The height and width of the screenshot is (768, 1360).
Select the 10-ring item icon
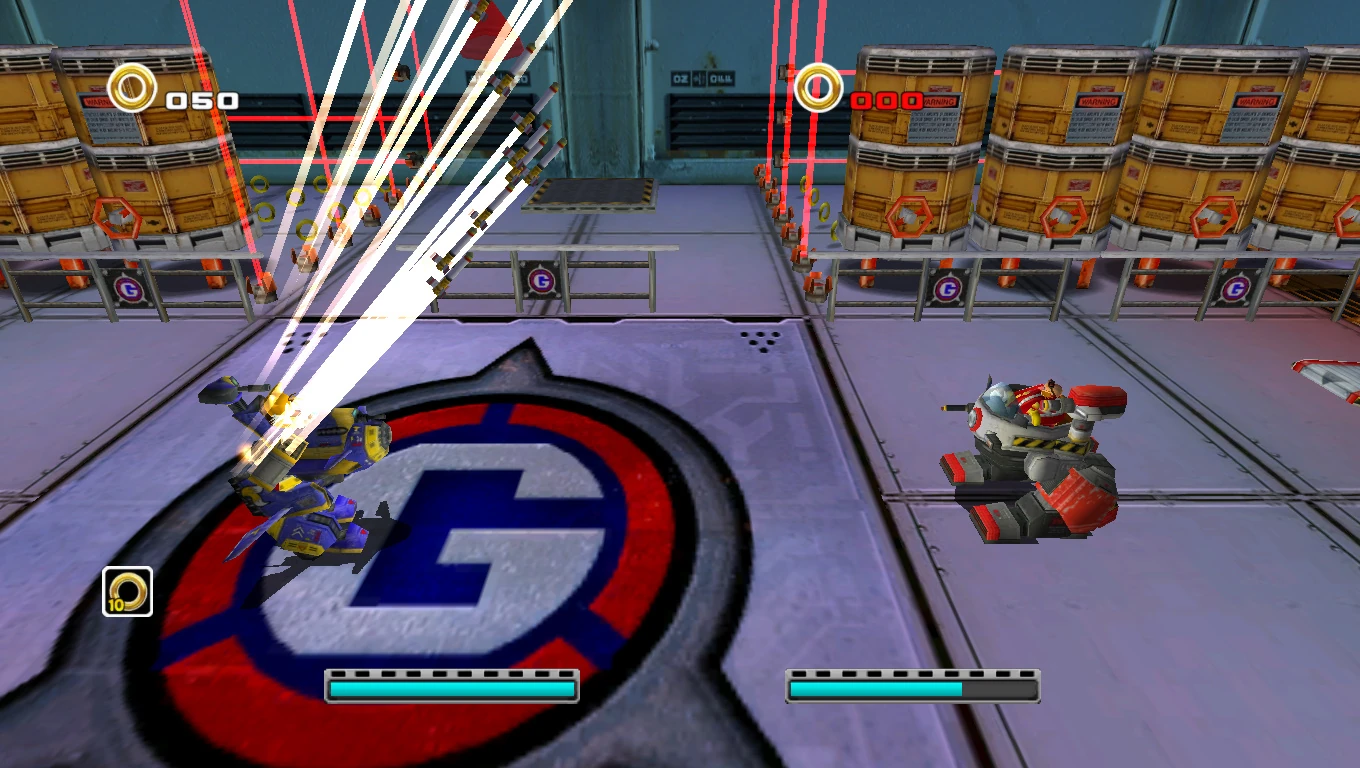(127, 591)
